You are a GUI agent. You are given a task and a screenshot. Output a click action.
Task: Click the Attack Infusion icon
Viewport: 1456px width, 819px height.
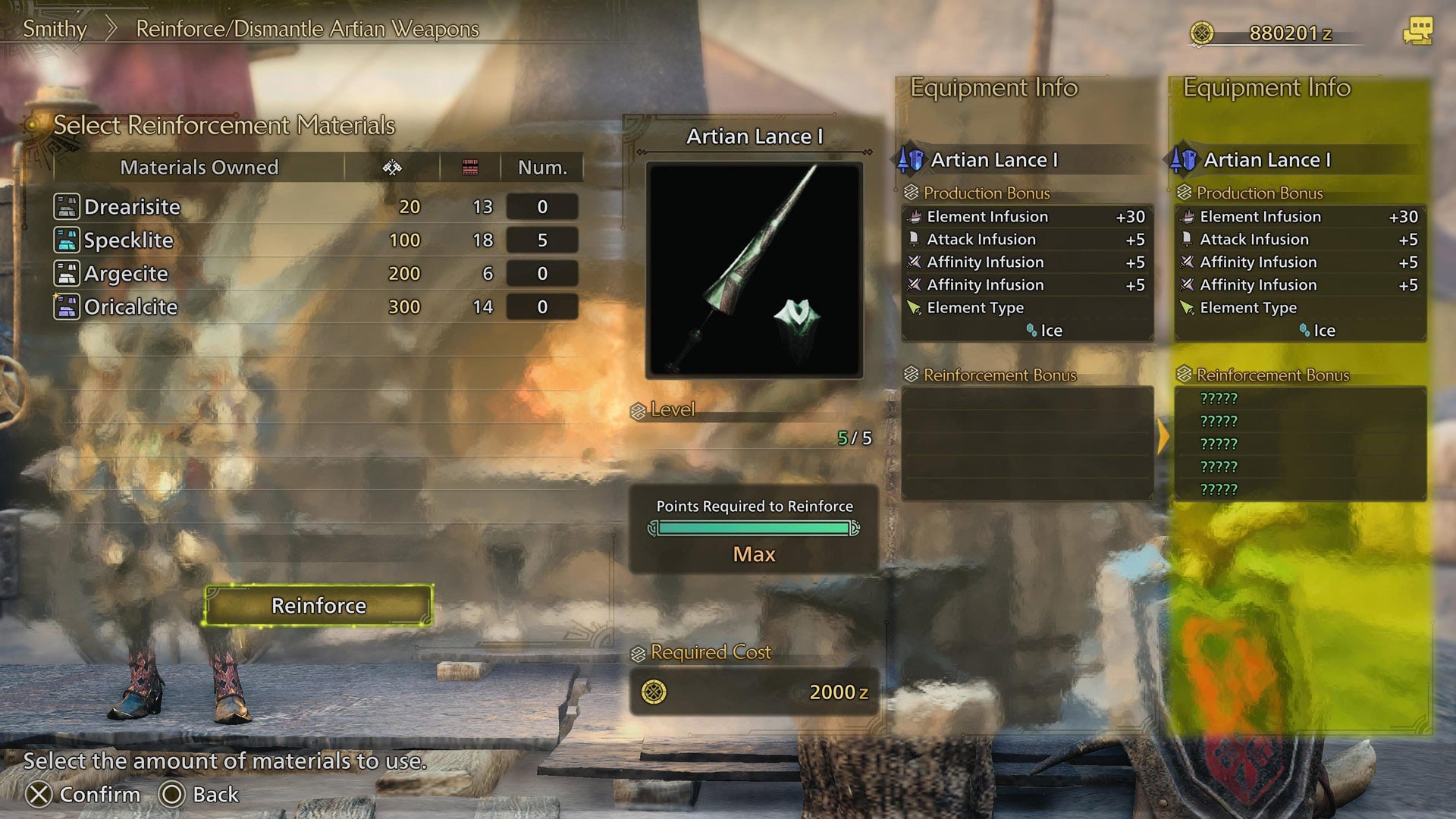tap(915, 240)
